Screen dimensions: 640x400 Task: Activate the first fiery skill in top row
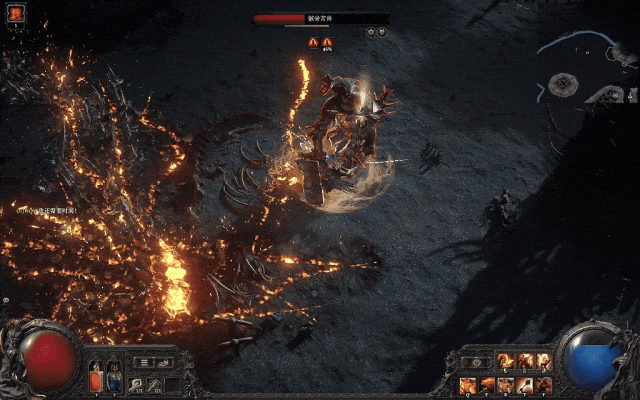pos(506,362)
